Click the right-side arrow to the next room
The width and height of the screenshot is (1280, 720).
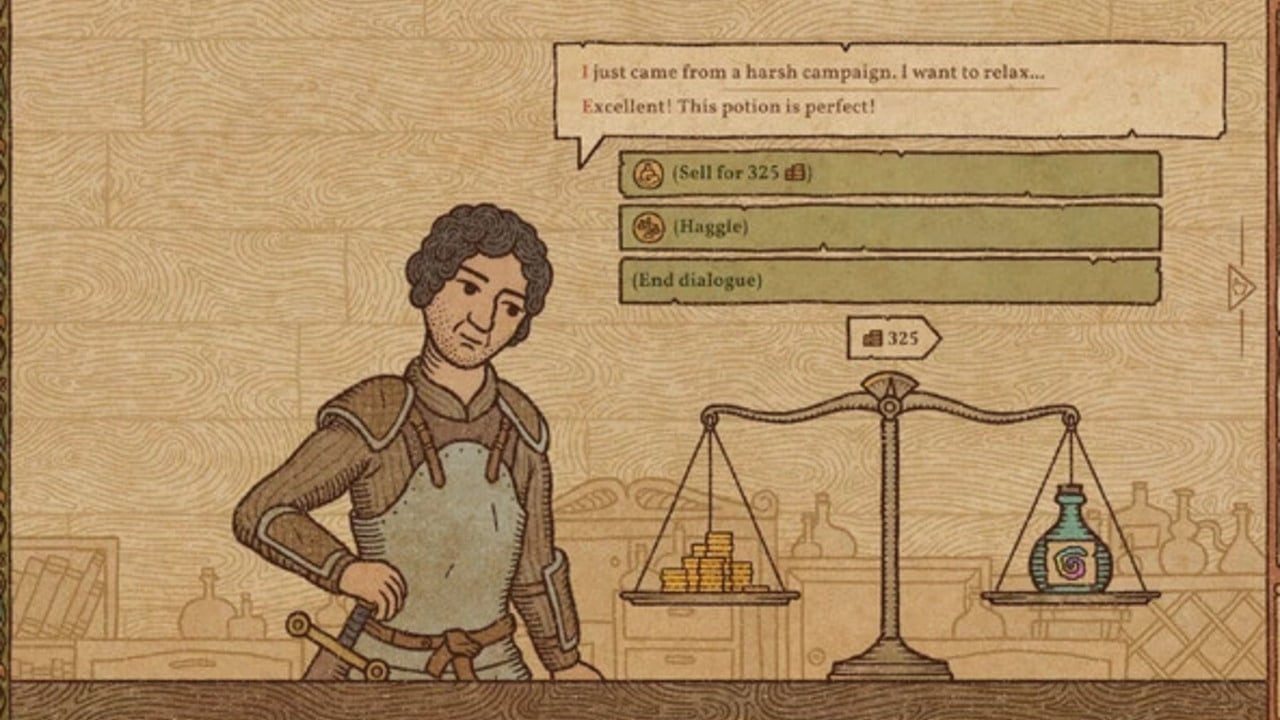[1241, 288]
